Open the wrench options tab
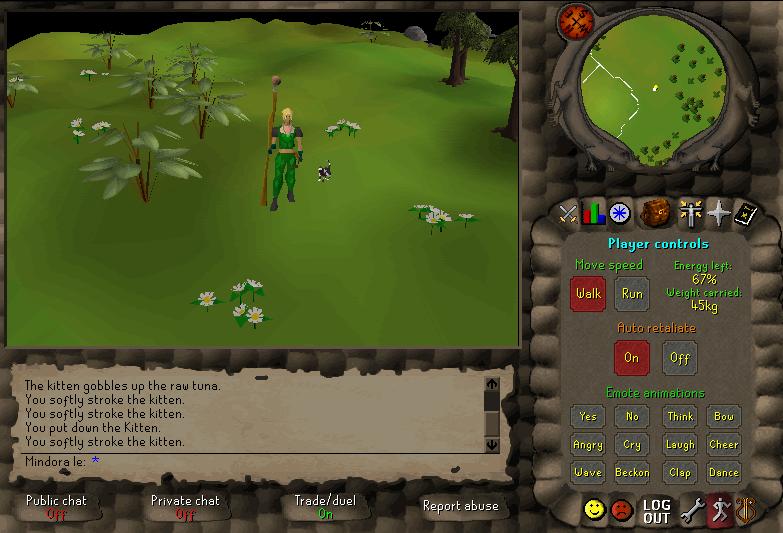 [x=691, y=511]
